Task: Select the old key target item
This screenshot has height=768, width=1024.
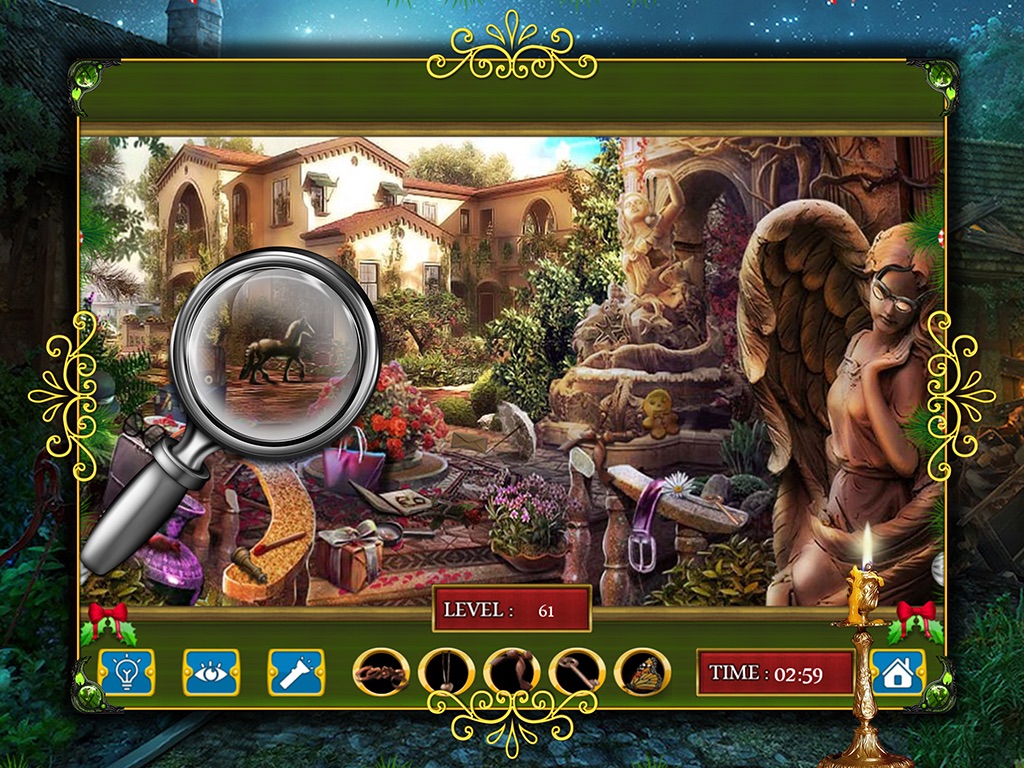Action: [x=576, y=672]
